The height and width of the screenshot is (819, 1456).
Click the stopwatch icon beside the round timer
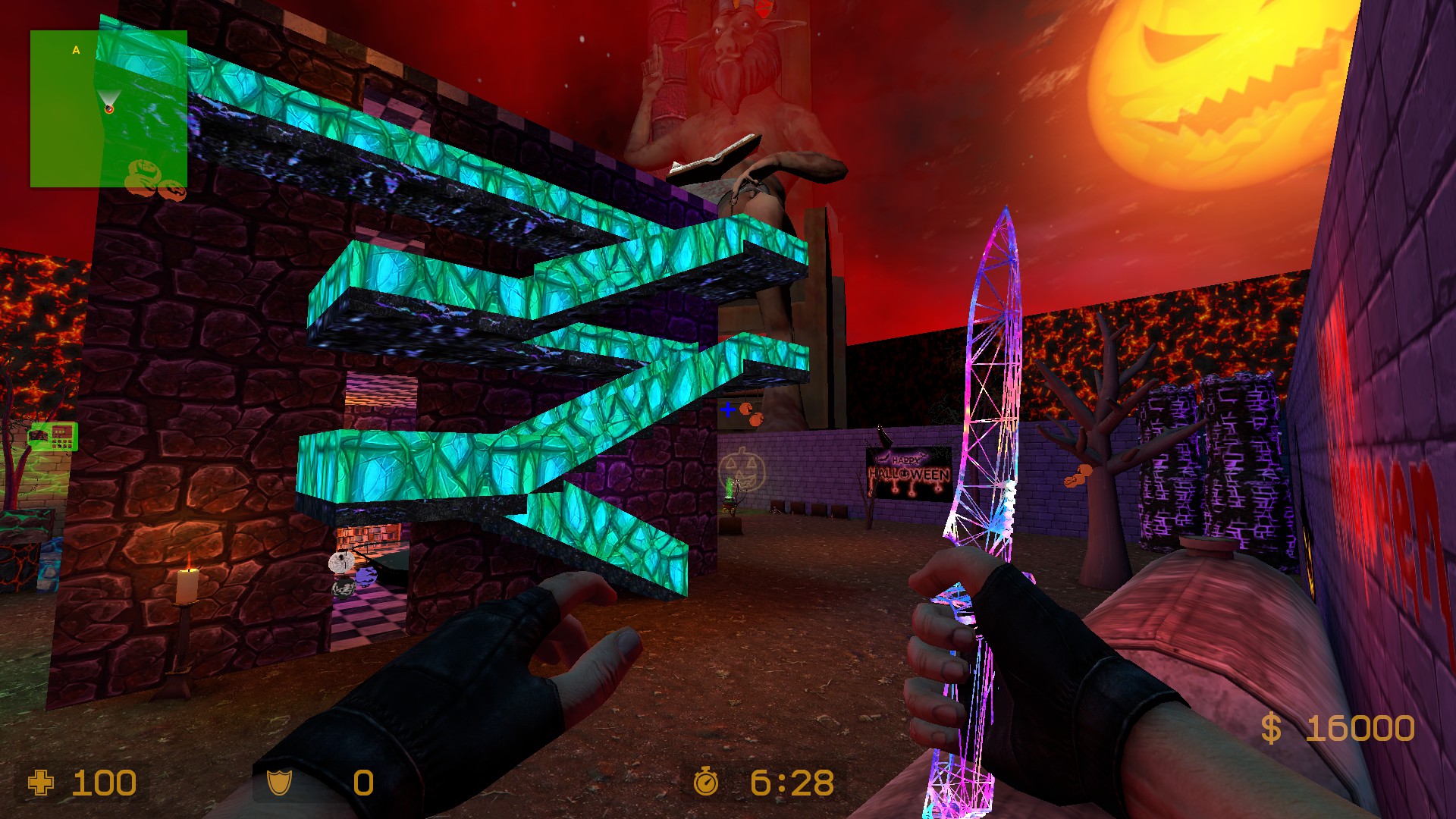point(708,782)
